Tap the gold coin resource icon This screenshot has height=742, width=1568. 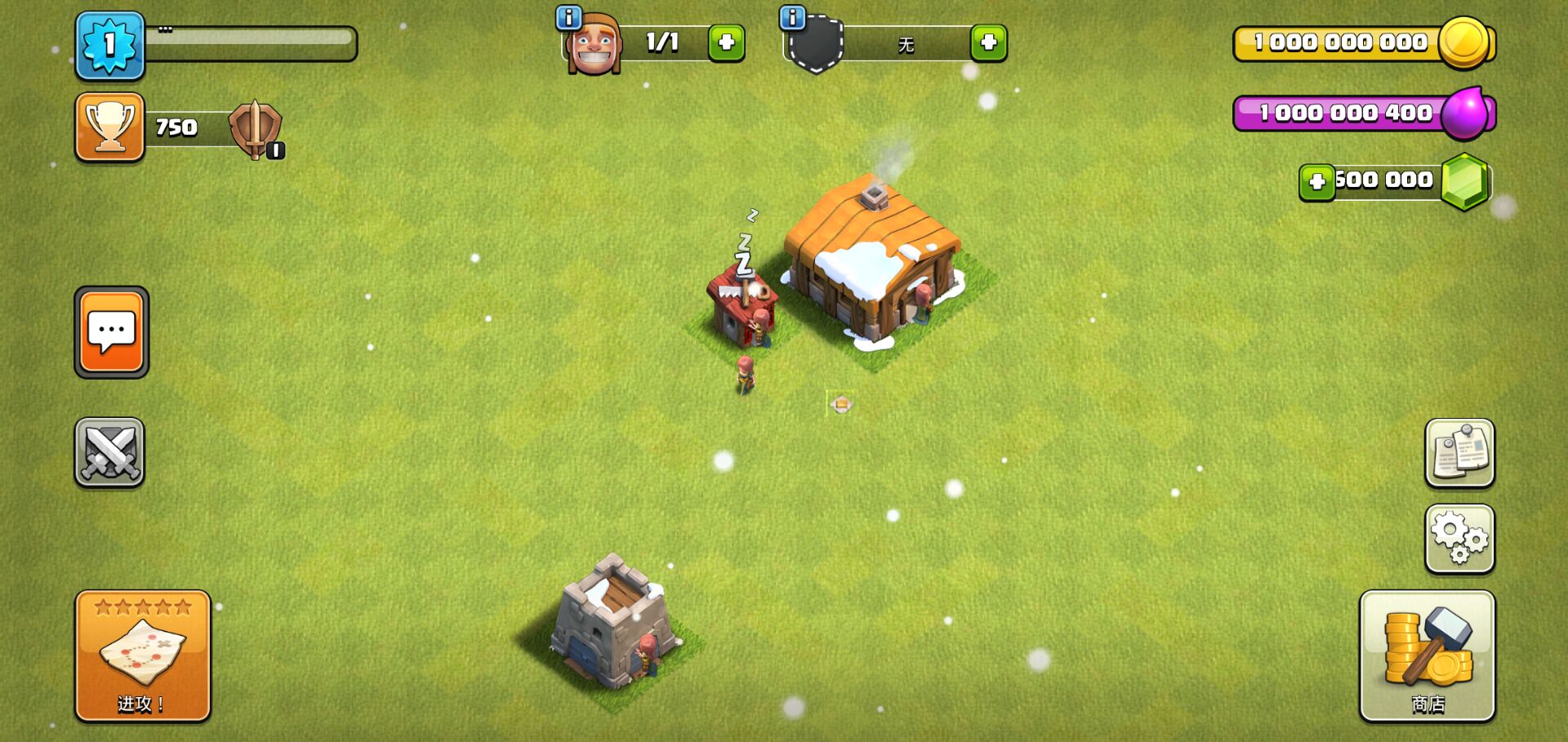click(x=1463, y=42)
